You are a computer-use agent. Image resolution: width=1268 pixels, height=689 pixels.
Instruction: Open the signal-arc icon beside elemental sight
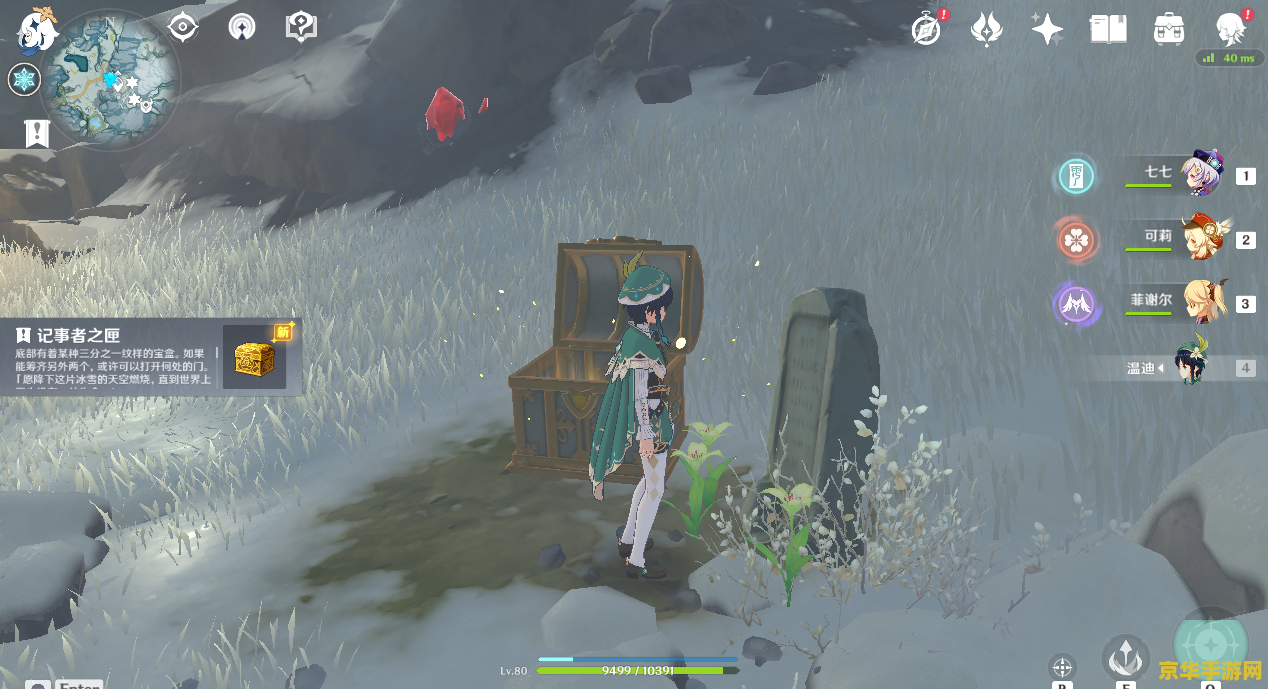241,27
